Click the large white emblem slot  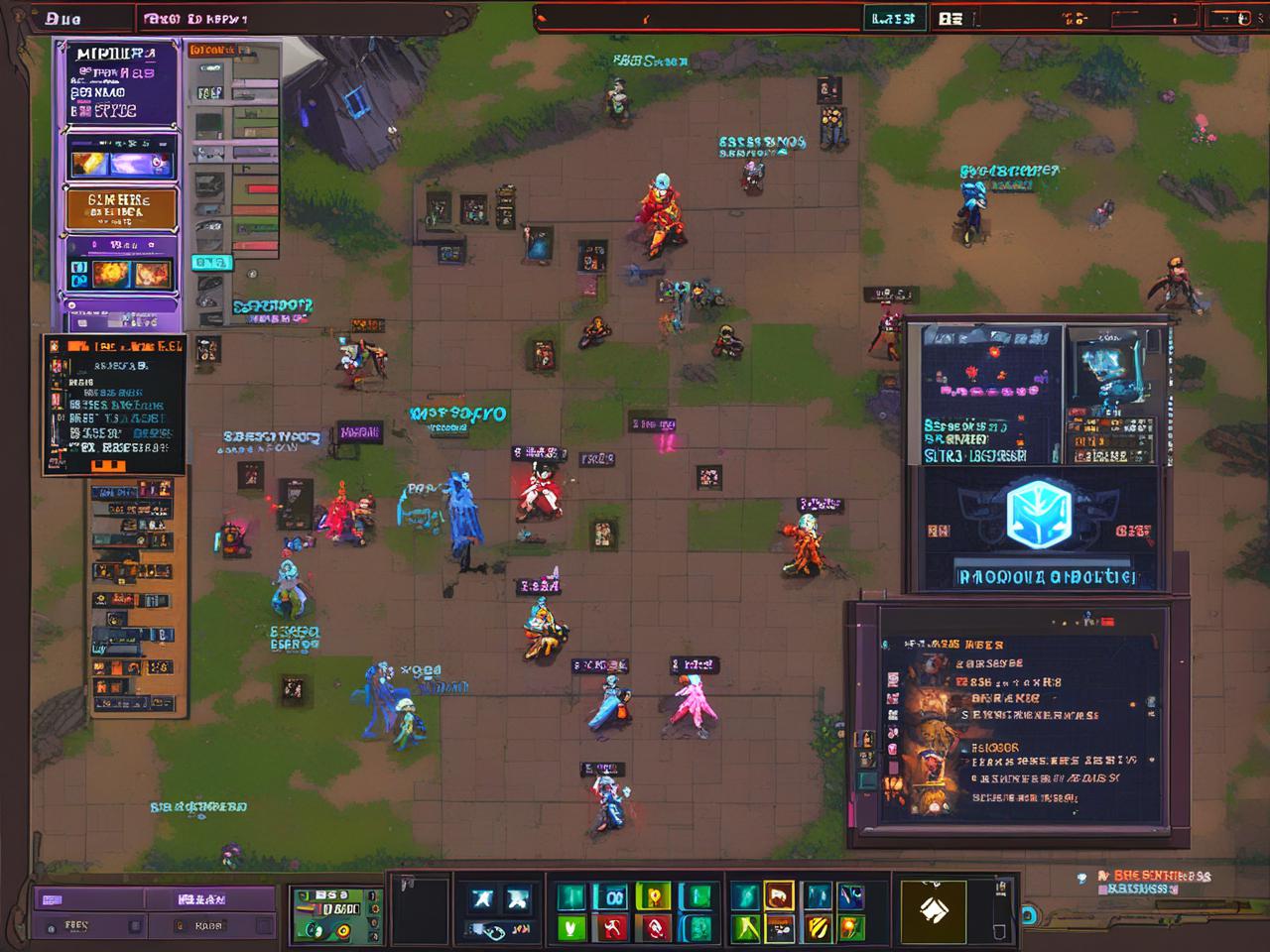[x=933, y=909]
